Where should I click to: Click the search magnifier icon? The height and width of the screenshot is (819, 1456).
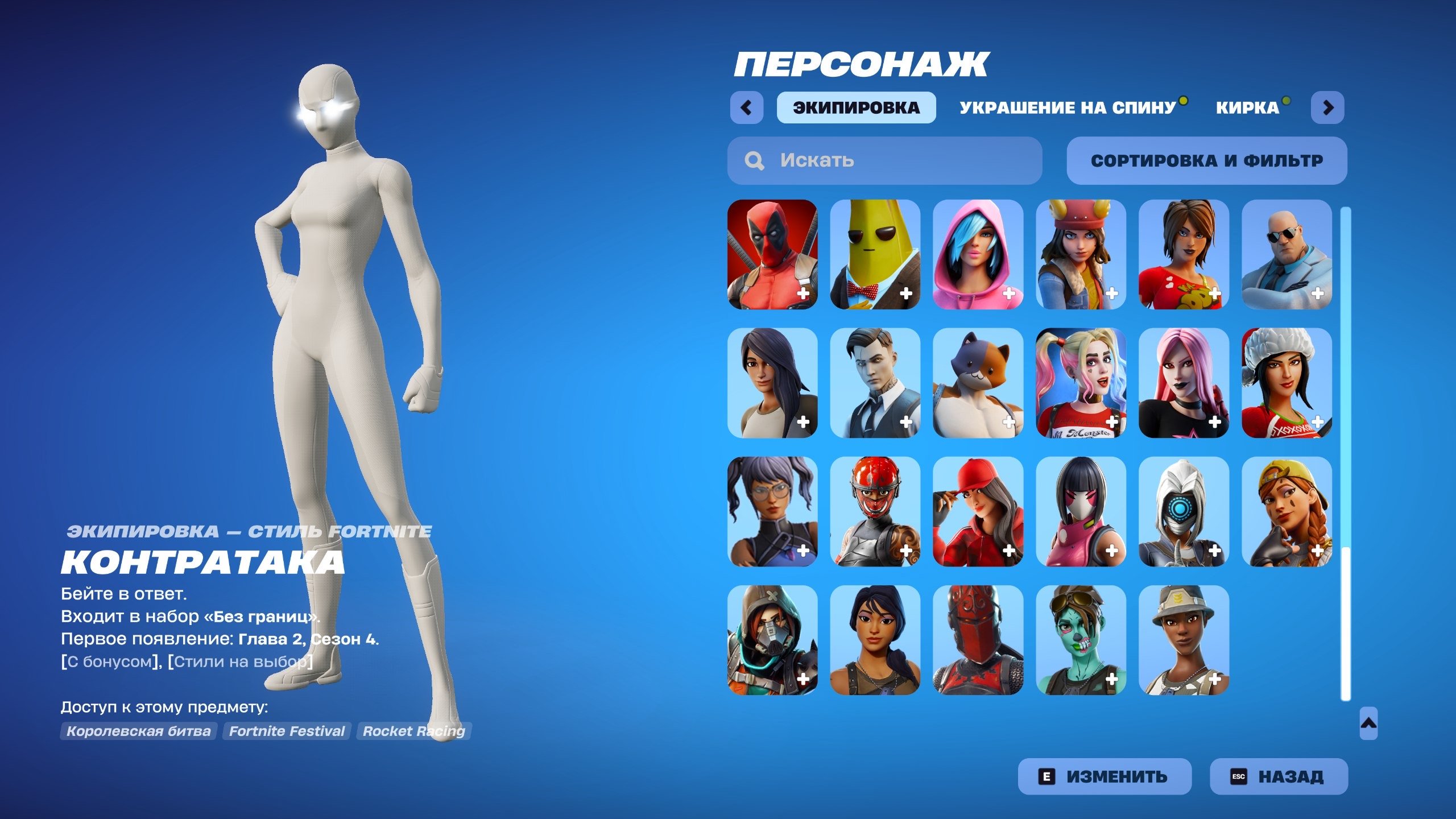tap(755, 161)
